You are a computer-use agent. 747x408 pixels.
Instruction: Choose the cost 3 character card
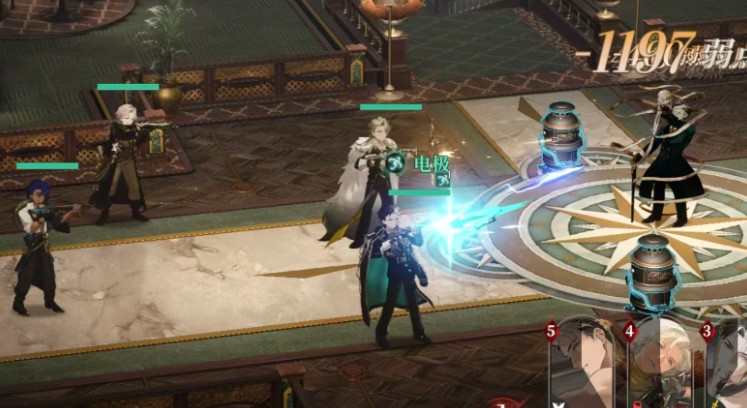tap(728, 366)
